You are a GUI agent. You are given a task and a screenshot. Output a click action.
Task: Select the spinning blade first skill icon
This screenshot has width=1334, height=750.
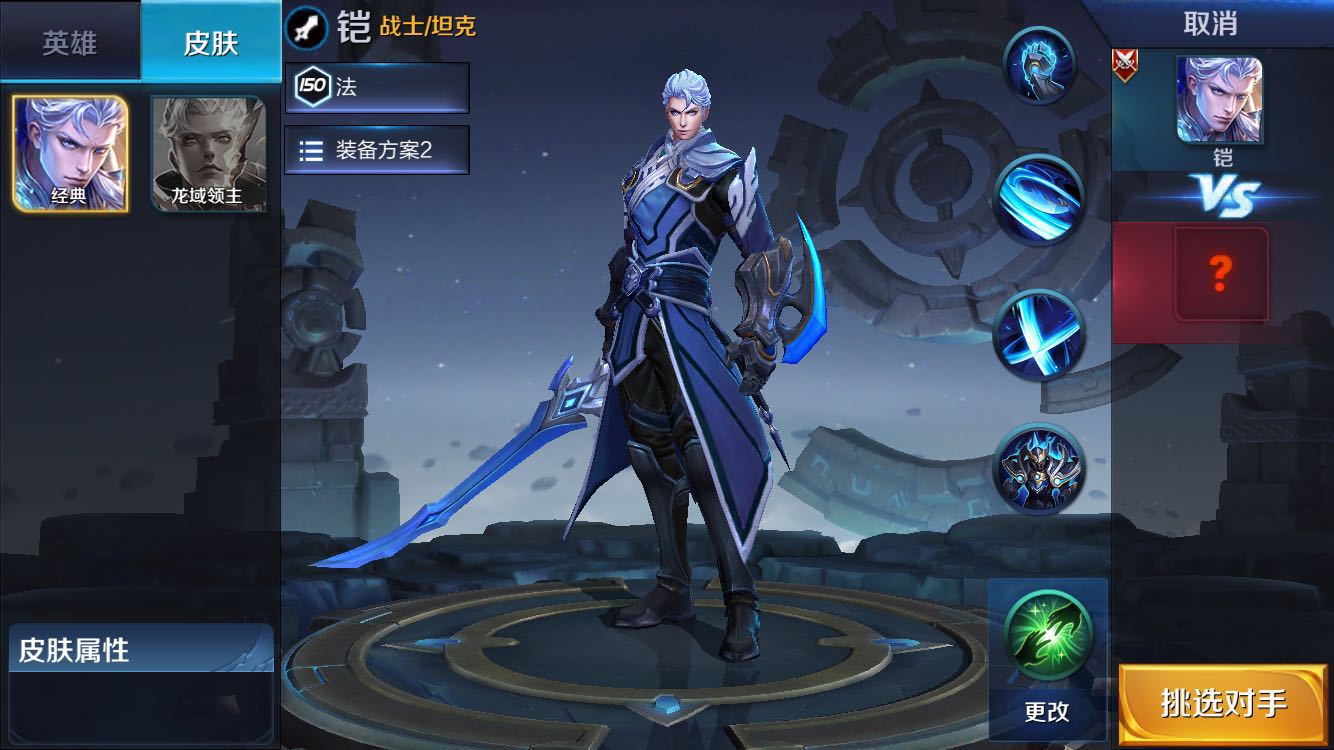point(1040,200)
